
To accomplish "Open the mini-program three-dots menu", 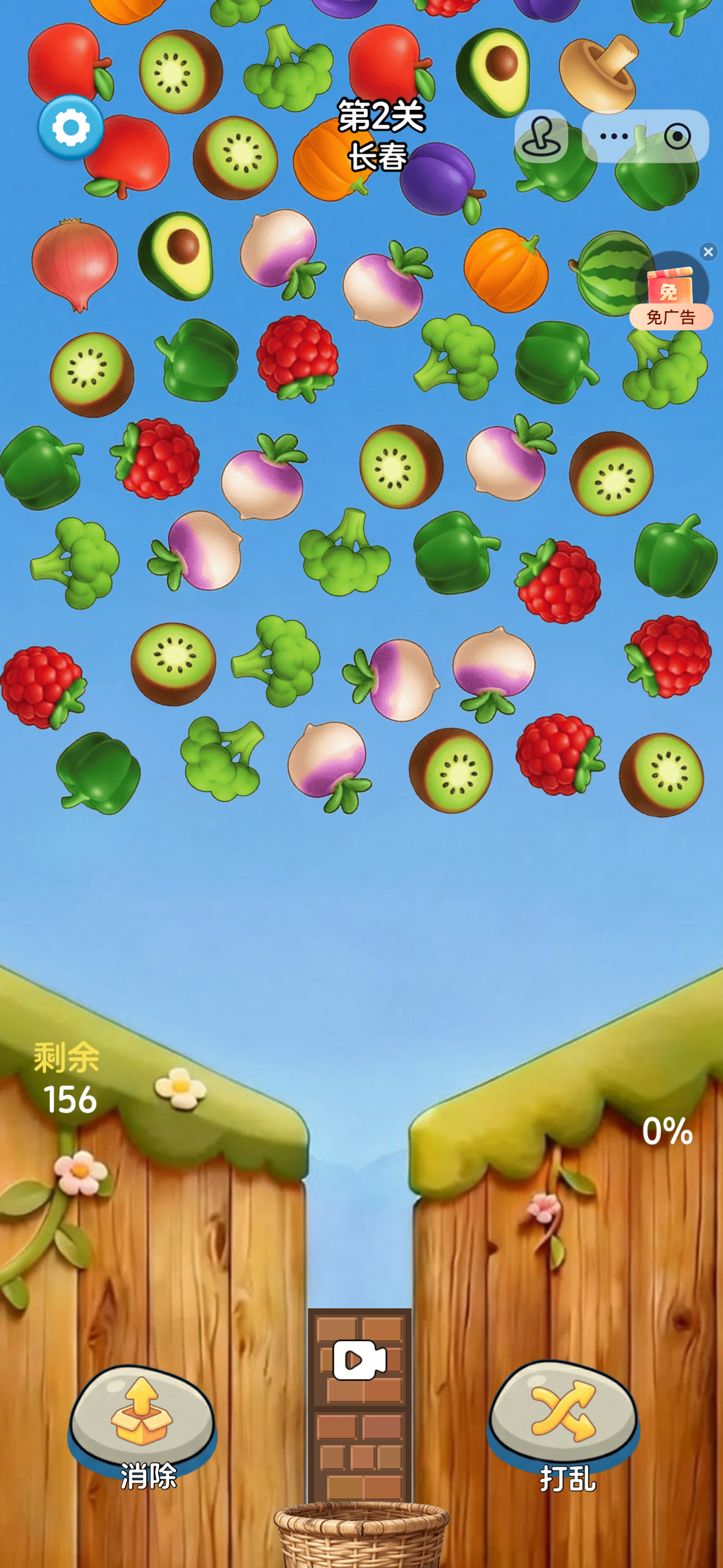I will coord(614,136).
